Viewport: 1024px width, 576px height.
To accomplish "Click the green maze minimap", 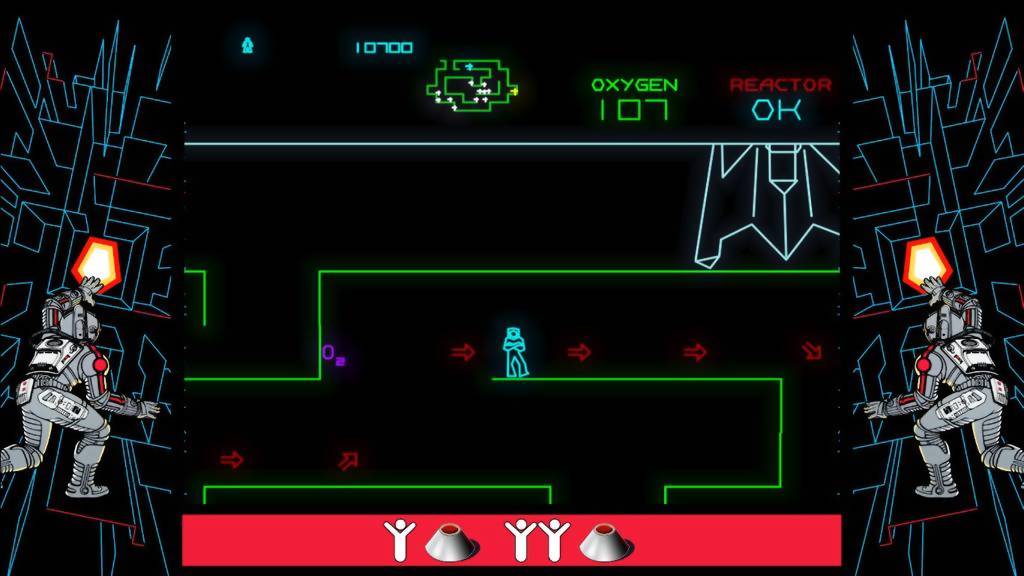I will click(472, 86).
